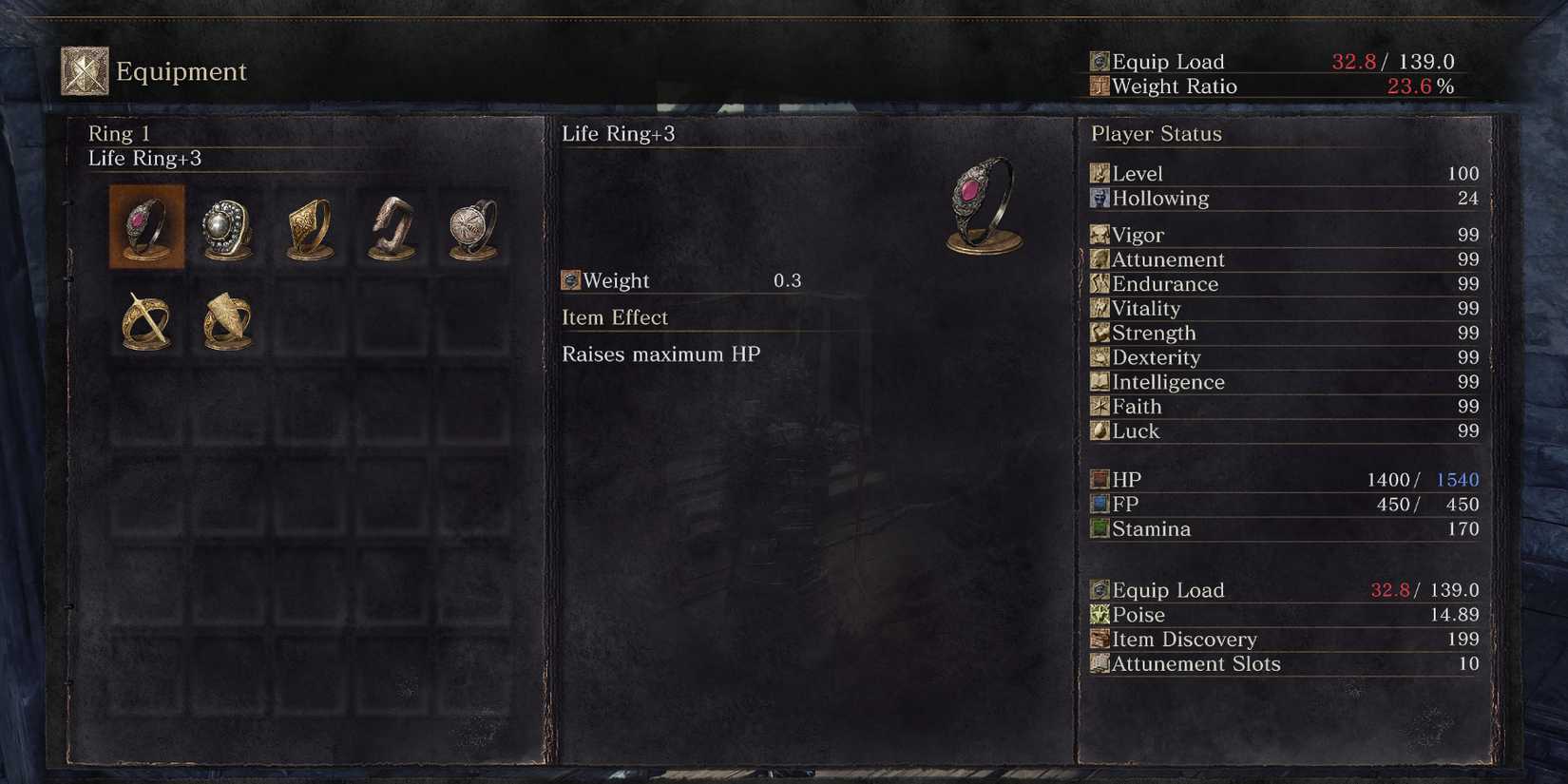
Task: Click the HP stat icon
Action: pyautogui.click(x=1100, y=479)
